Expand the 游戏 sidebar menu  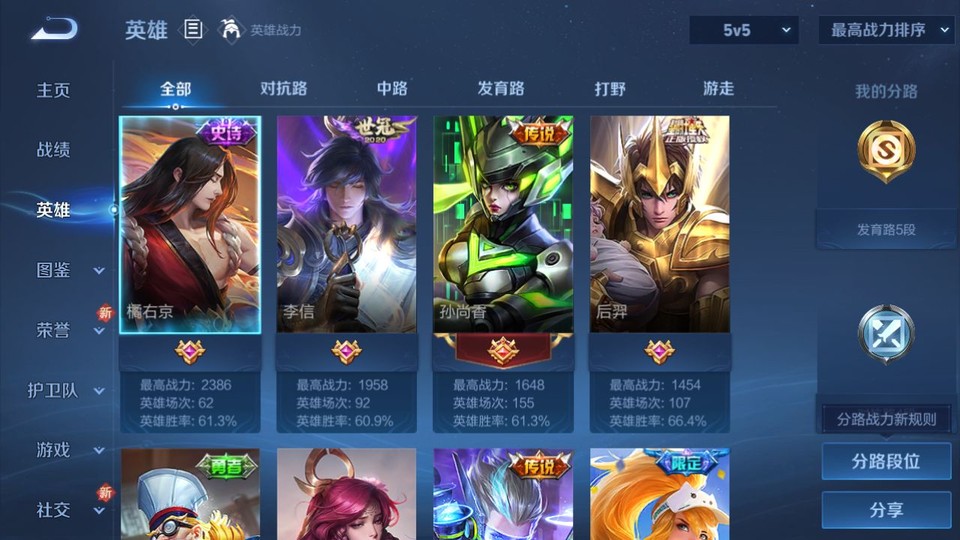68,450
